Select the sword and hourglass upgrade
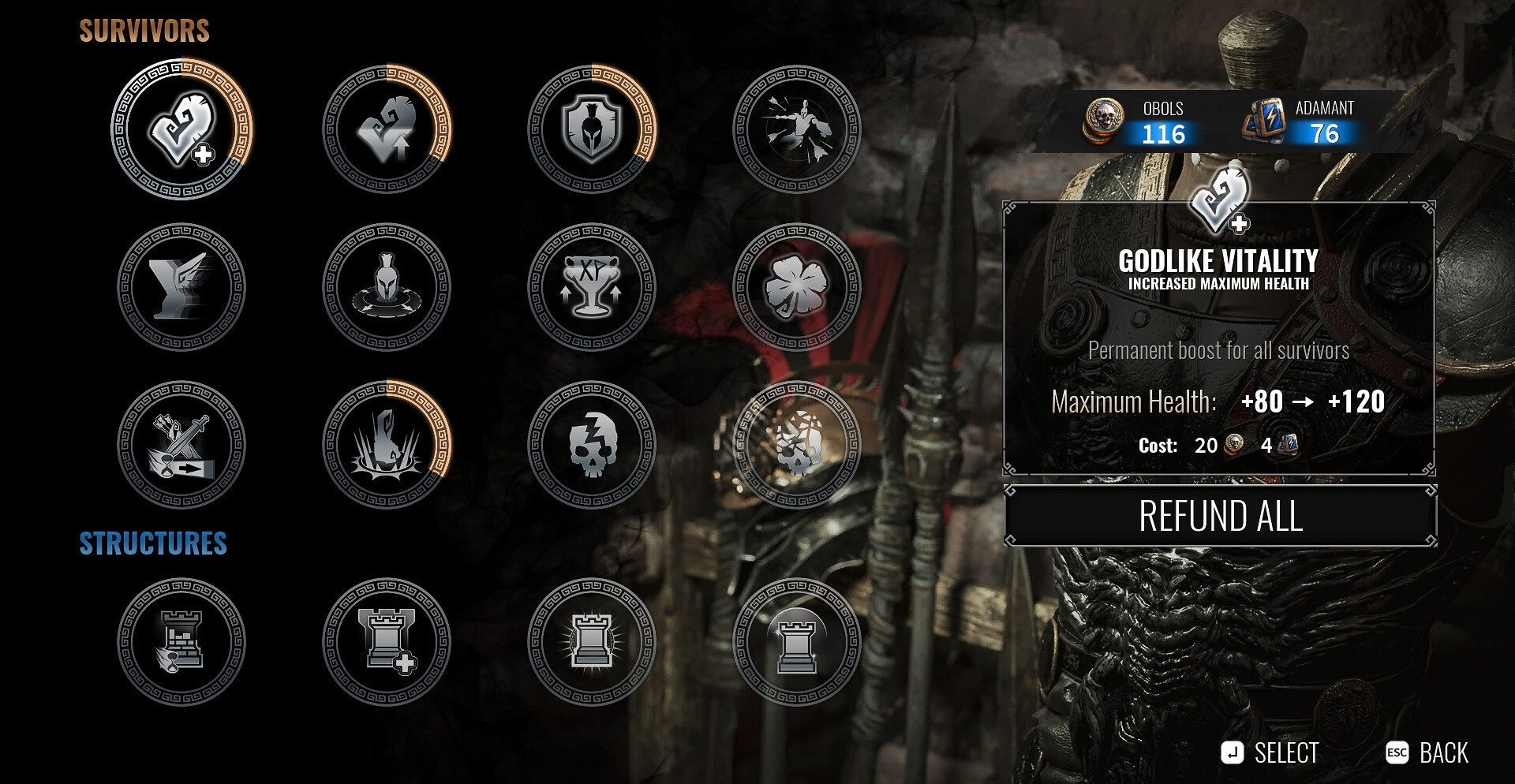1515x784 pixels. 181,445
